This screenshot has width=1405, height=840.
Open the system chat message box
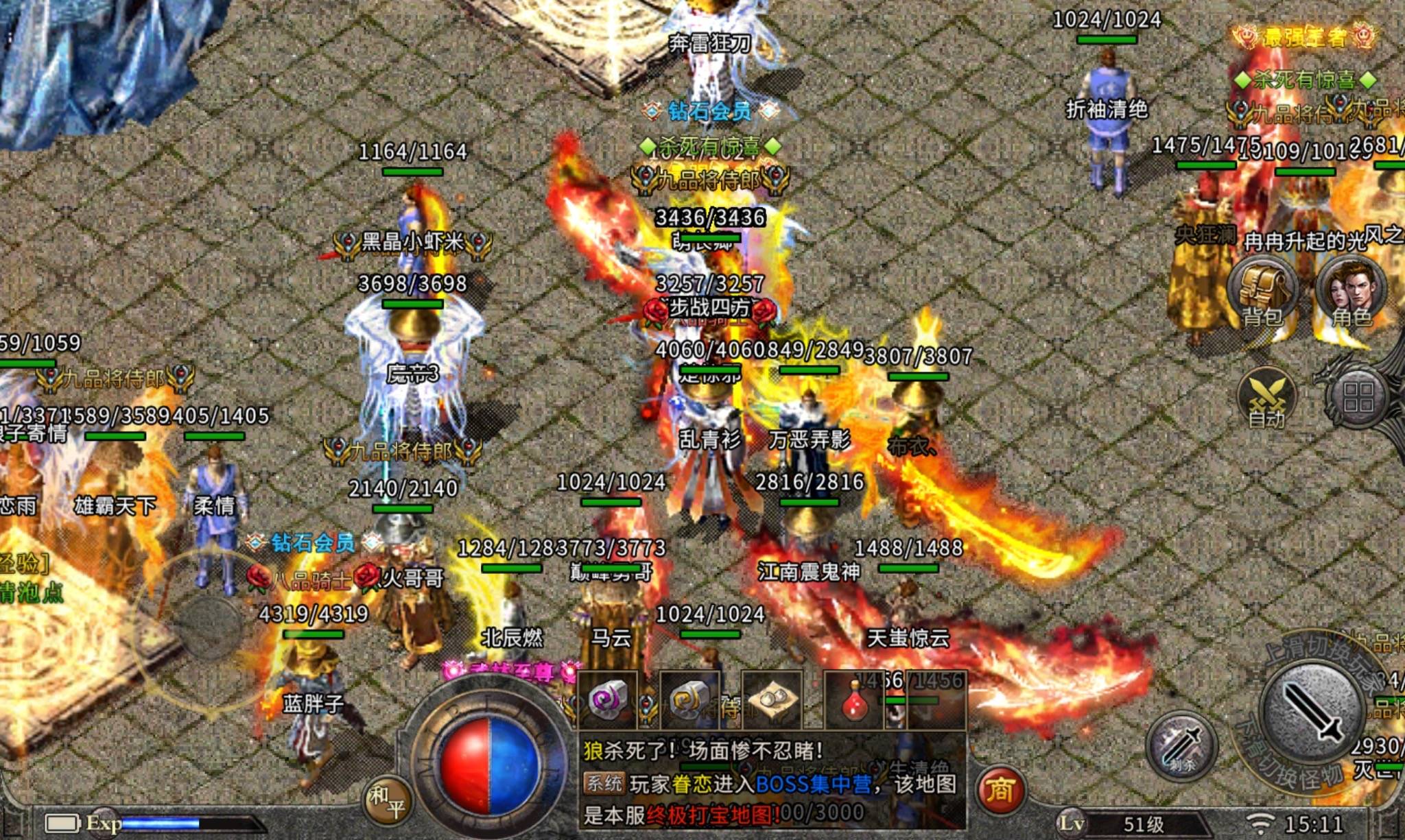pyautogui.click(x=772, y=782)
